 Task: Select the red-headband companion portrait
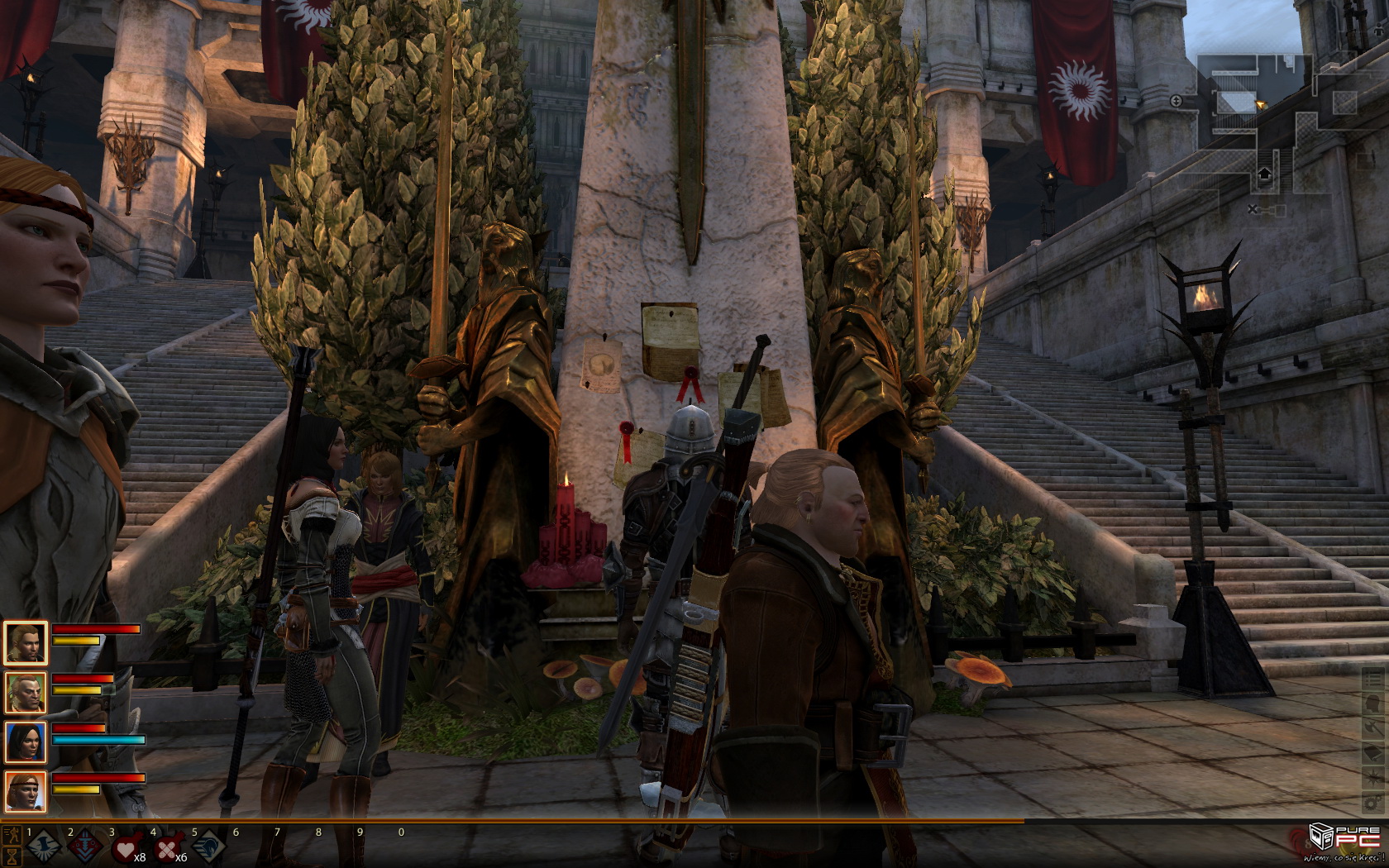click(26, 792)
